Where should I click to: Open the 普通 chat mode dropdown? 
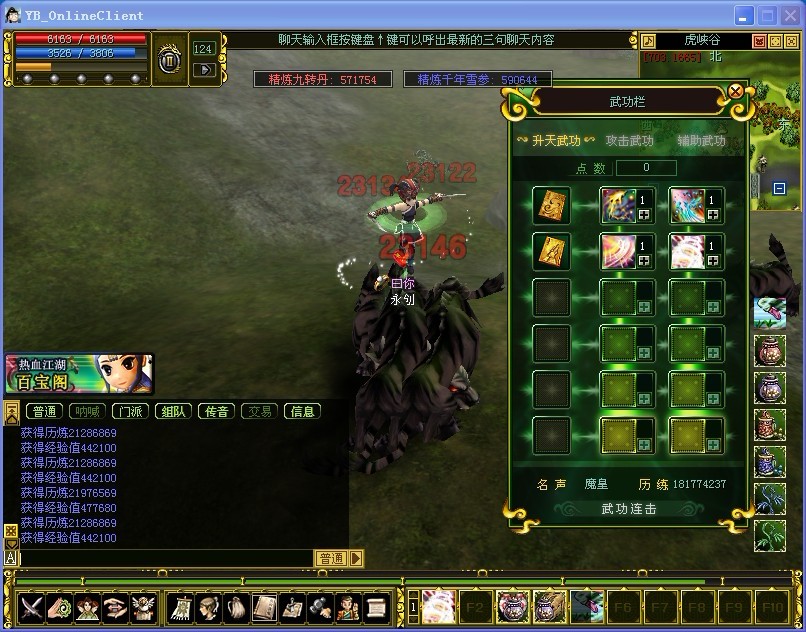357,558
